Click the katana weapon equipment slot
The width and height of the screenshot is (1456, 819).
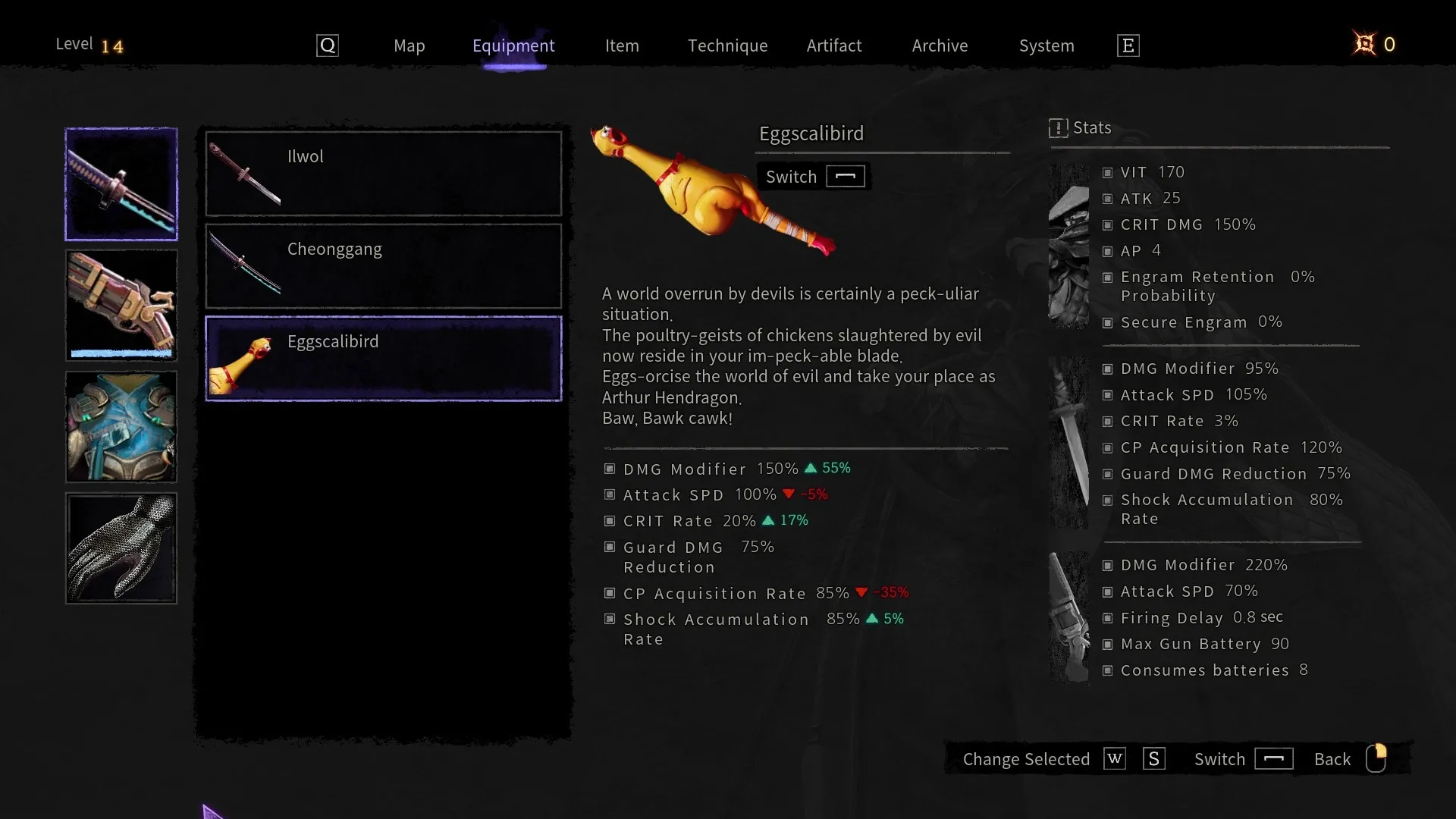pos(121,184)
